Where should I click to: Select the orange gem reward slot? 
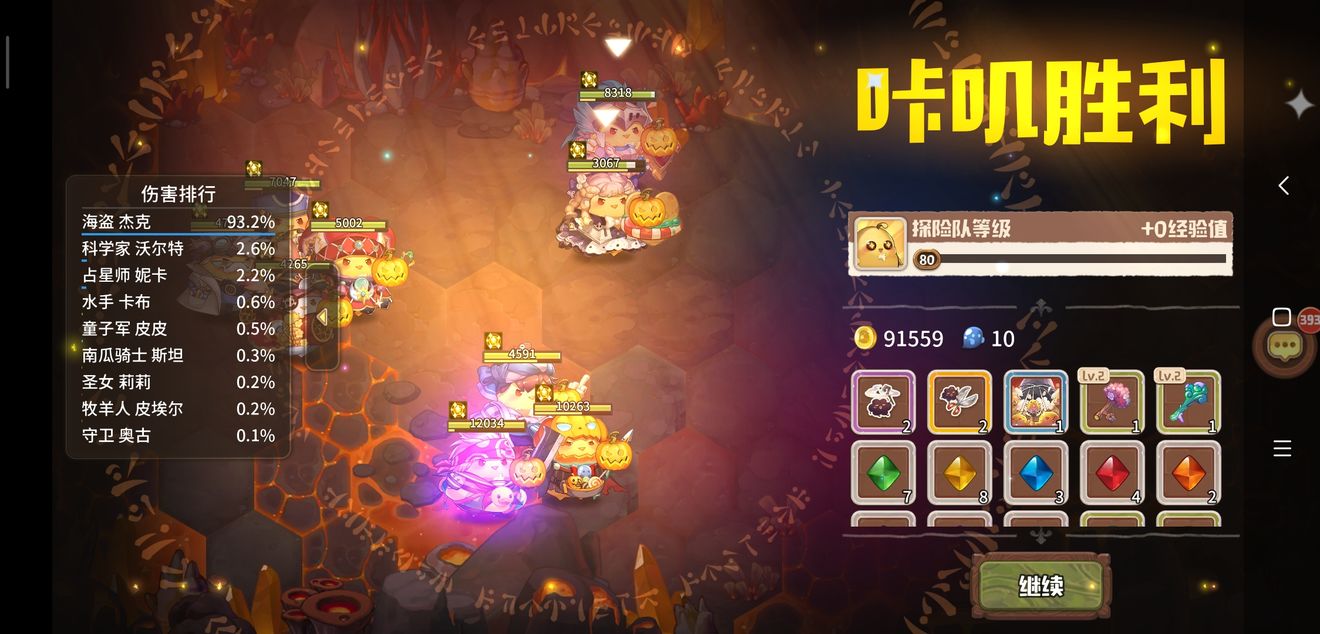click(1188, 472)
